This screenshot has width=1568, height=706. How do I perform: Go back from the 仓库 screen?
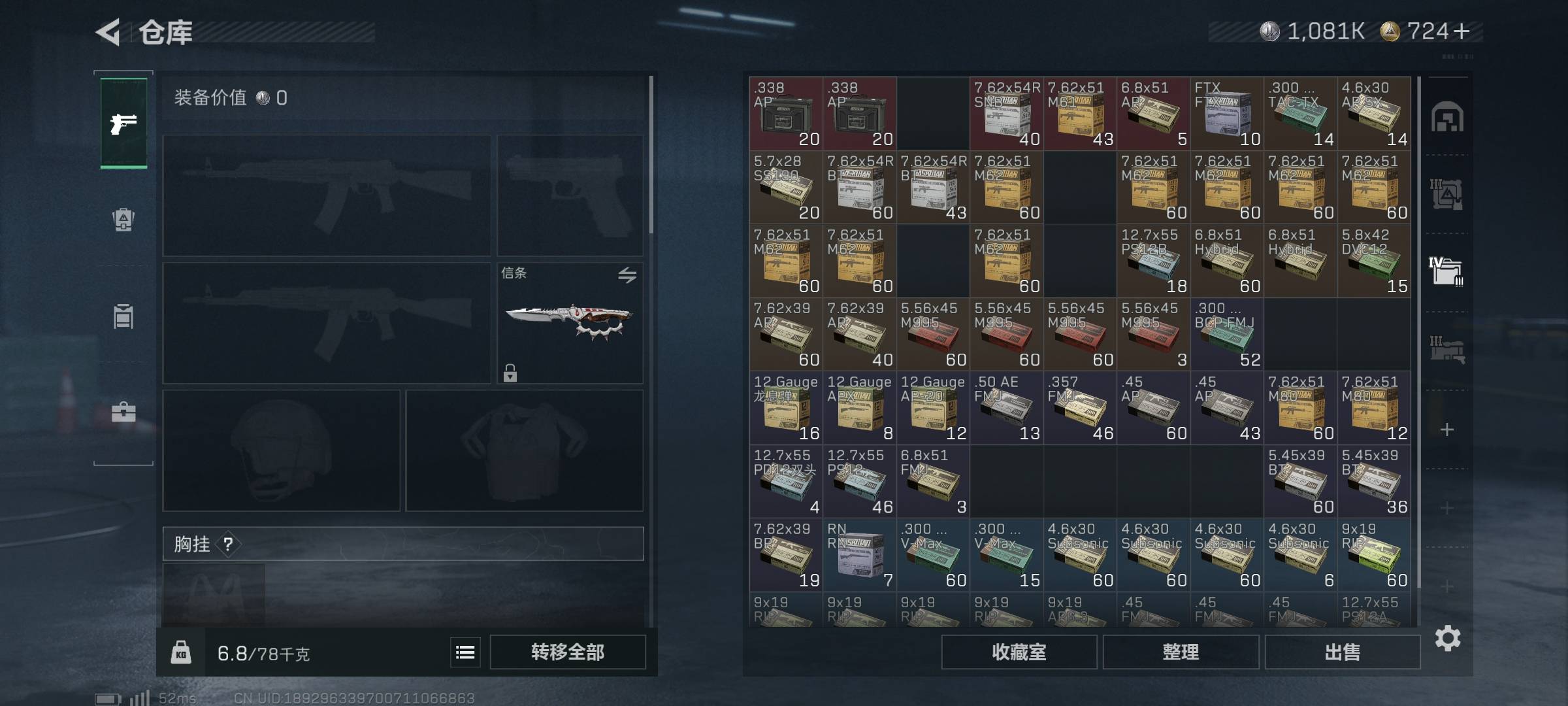point(109,32)
